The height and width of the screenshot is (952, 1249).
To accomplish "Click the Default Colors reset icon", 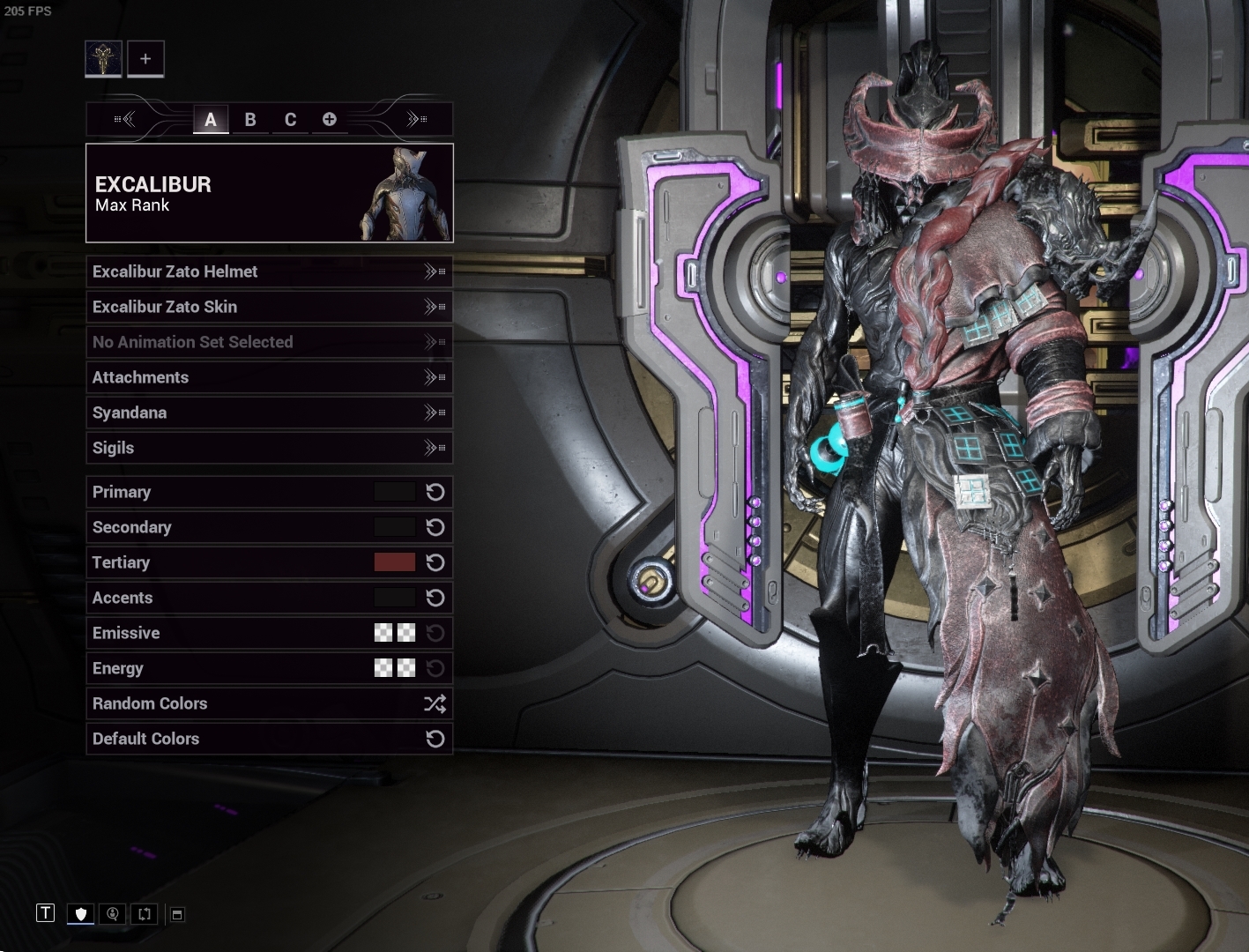I will (x=434, y=739).
